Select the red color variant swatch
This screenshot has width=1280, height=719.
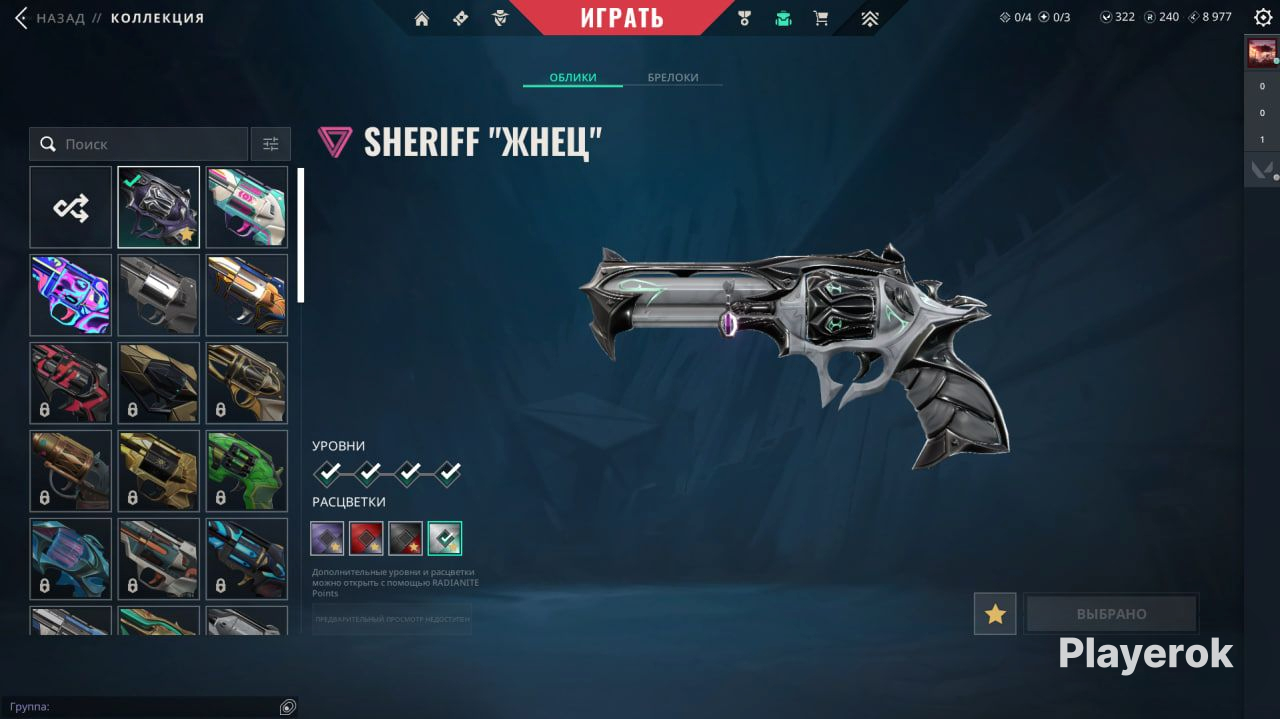point(366,538)
